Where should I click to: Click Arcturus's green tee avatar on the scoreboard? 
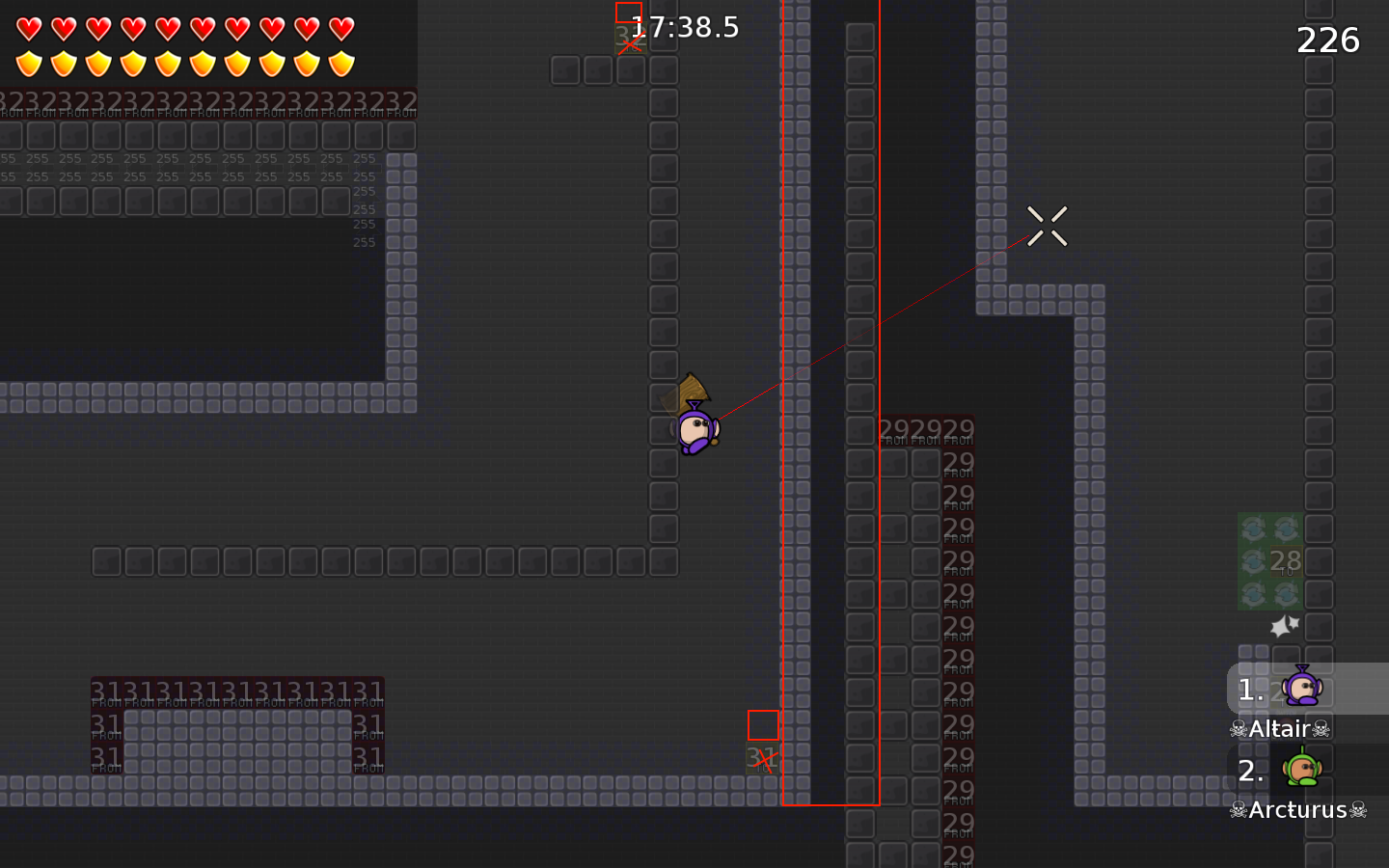coord(1304,771)
